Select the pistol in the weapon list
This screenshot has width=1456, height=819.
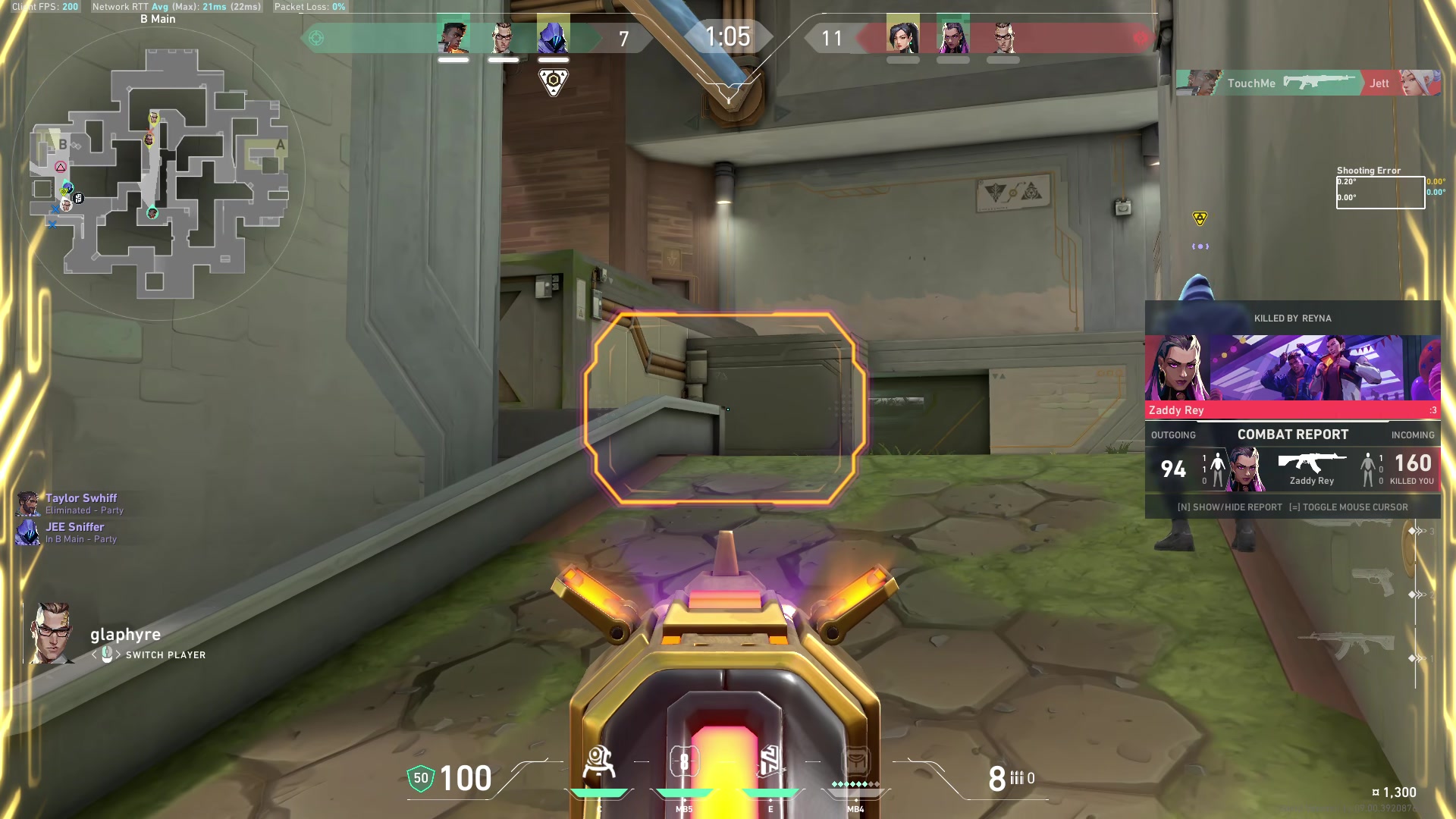pyautogui.click(x=1373, y=582)
